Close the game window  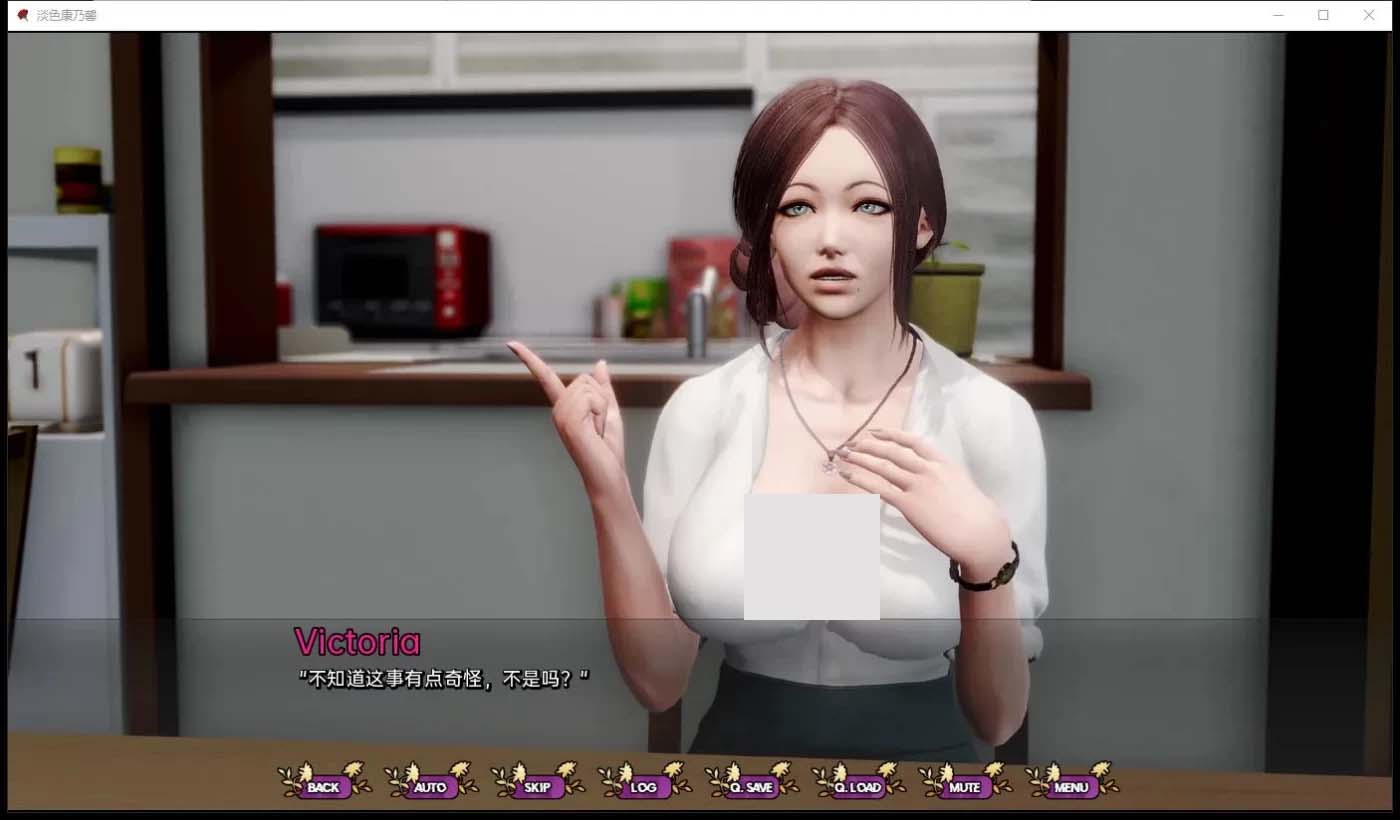click(x=1369, y=15)
